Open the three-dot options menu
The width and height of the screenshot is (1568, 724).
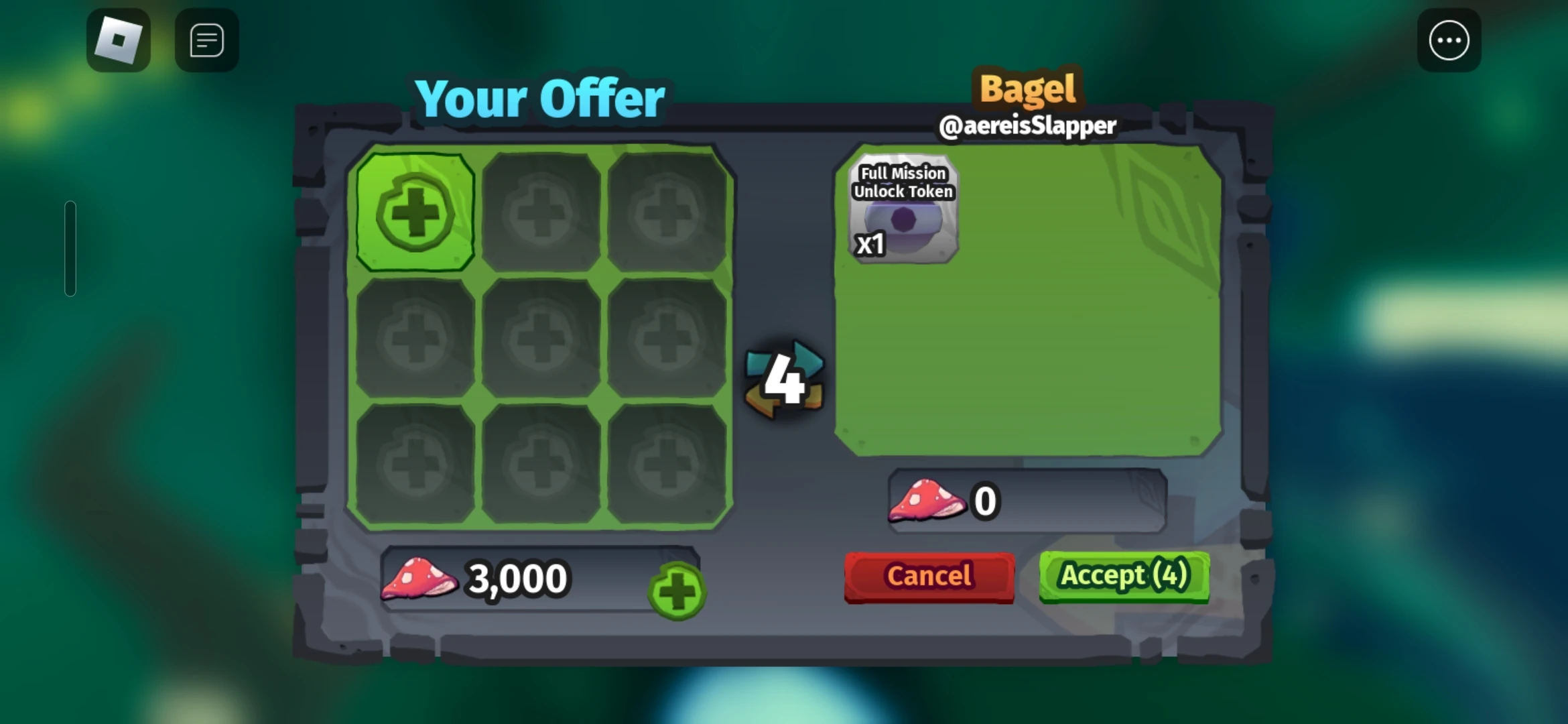pyautogui.click(x=1449, y=40)
